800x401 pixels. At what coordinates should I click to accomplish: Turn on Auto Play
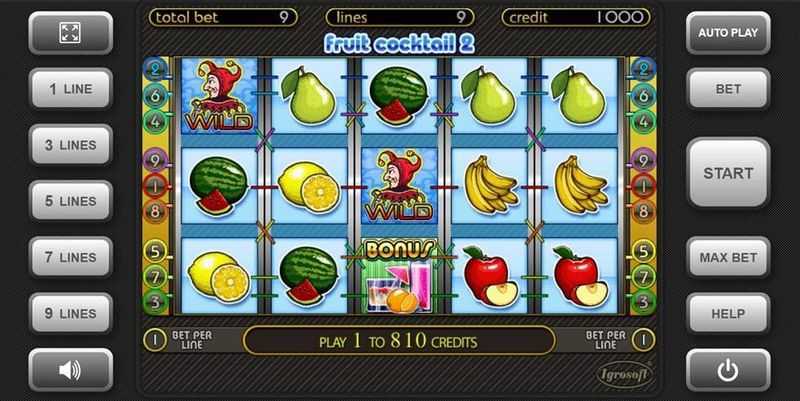pyautogui.click(x=728, y=32)
